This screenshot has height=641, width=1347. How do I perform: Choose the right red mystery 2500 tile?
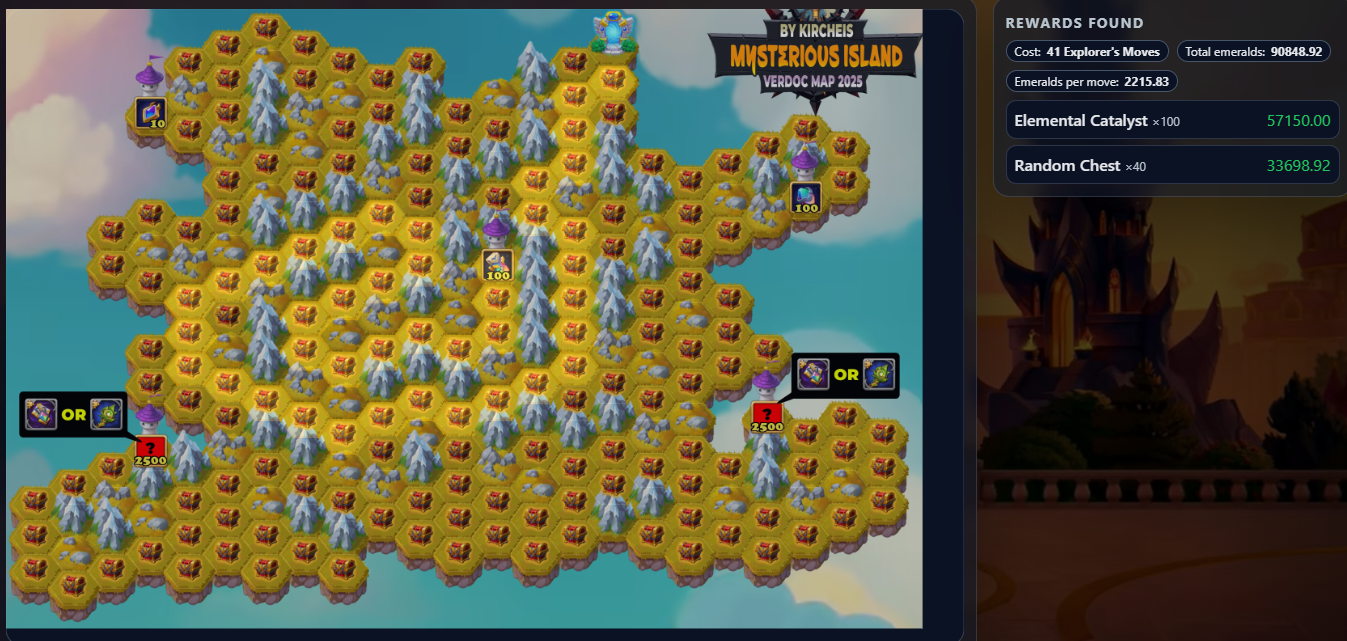pyautogui.click(x=767, y=416)
